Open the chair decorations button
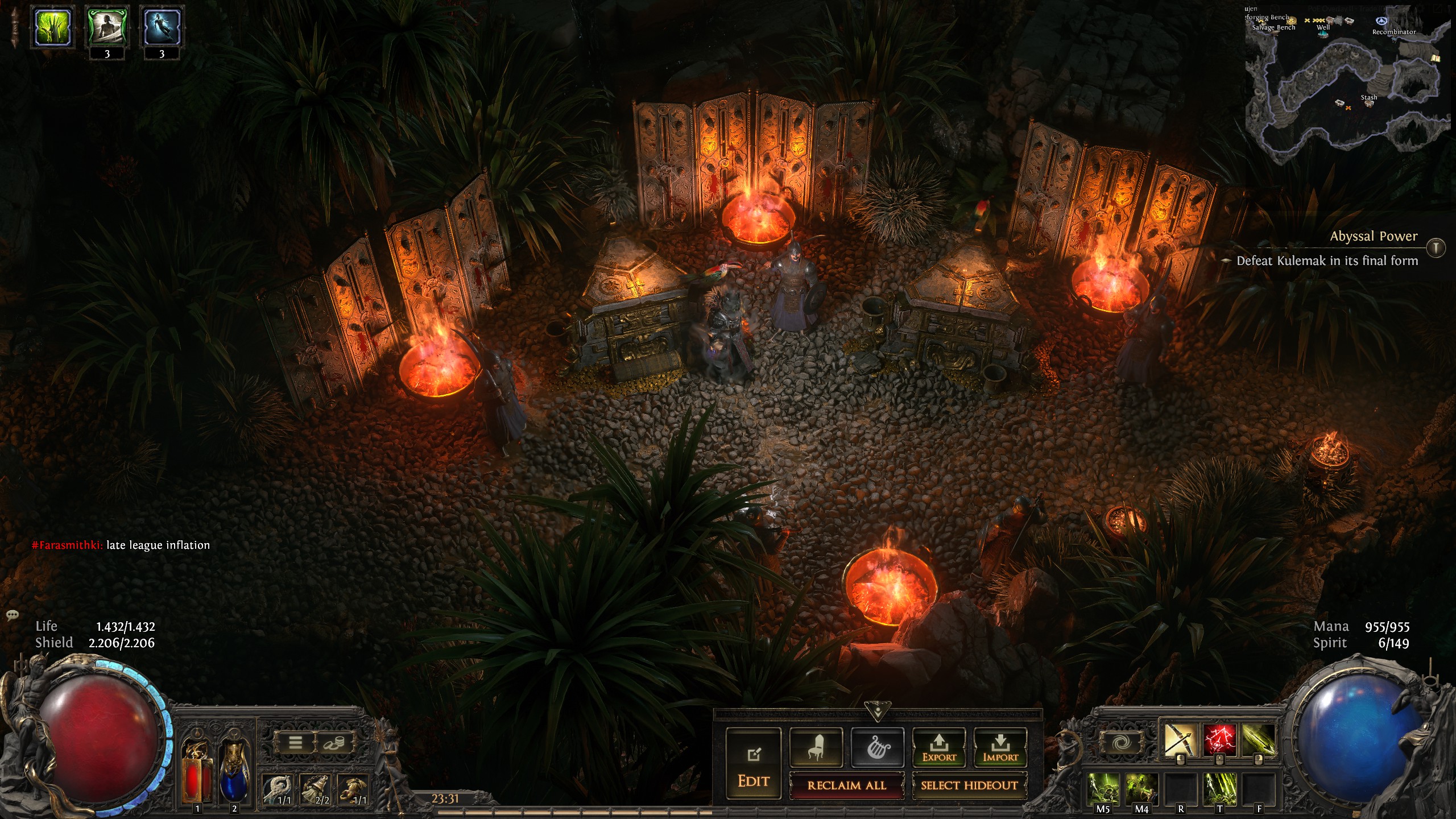 tap(816, 747)
